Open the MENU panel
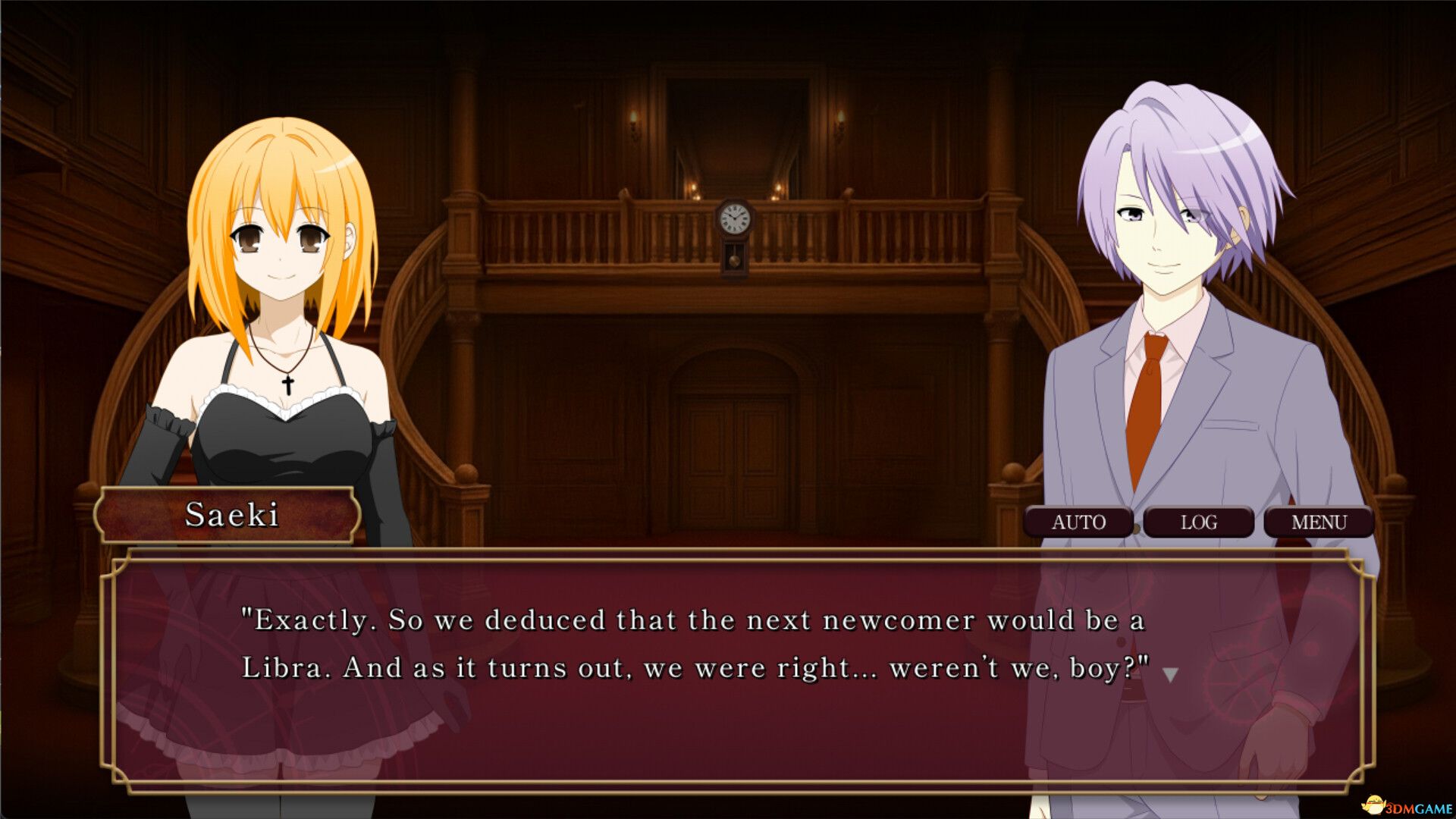Image resolution: width=1456 pixels, height=819 pixels. click(x=1317, y=522)
